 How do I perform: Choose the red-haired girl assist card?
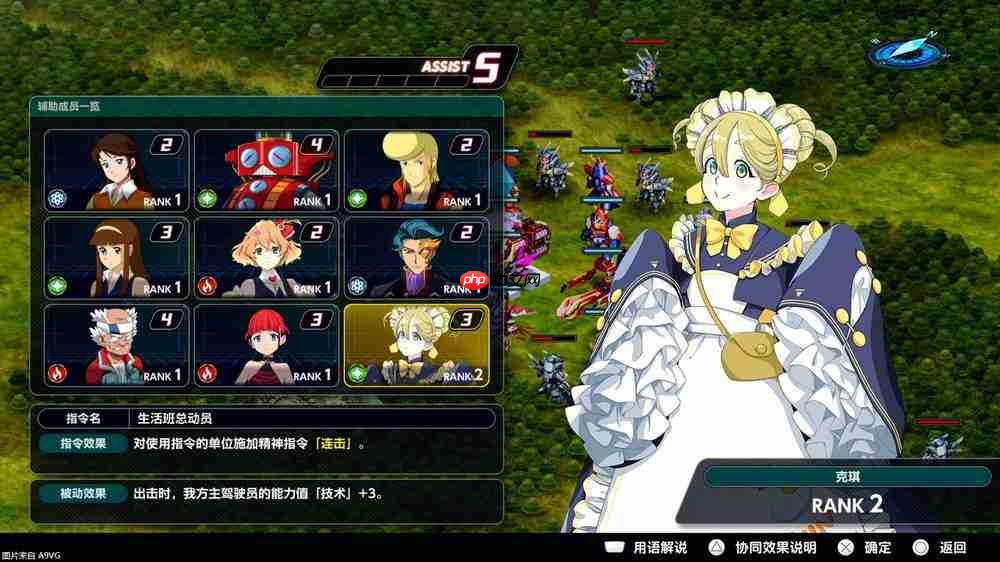coord(266,345)
